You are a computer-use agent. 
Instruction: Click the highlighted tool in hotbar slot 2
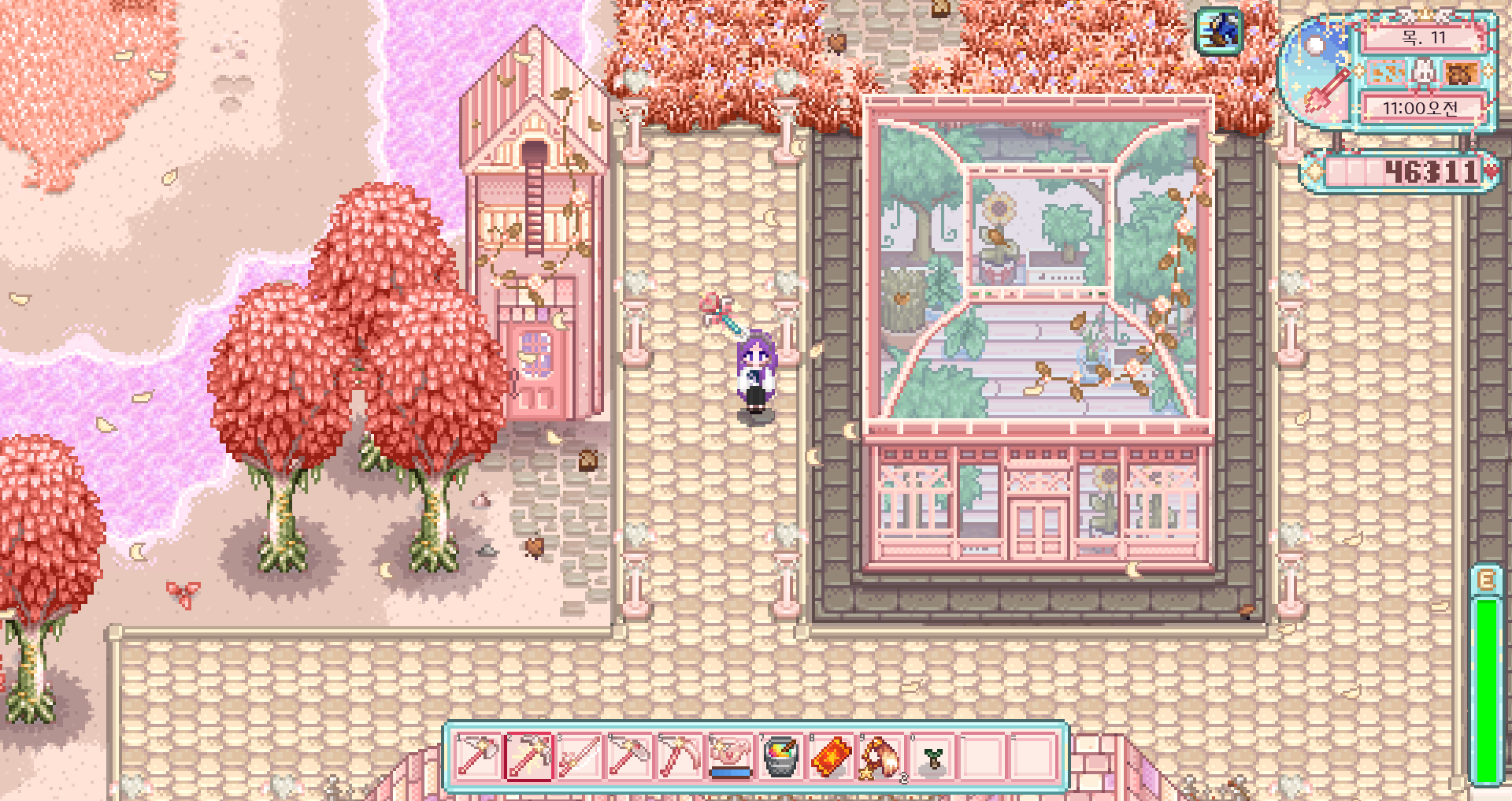(528, 757)
